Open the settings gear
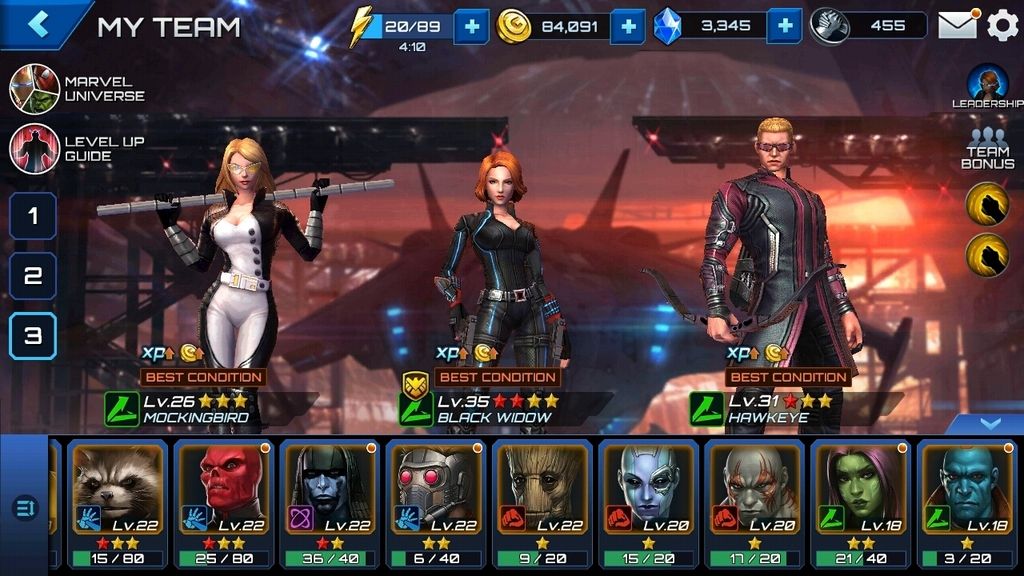1024x576 pixels. click(1002, 25)
